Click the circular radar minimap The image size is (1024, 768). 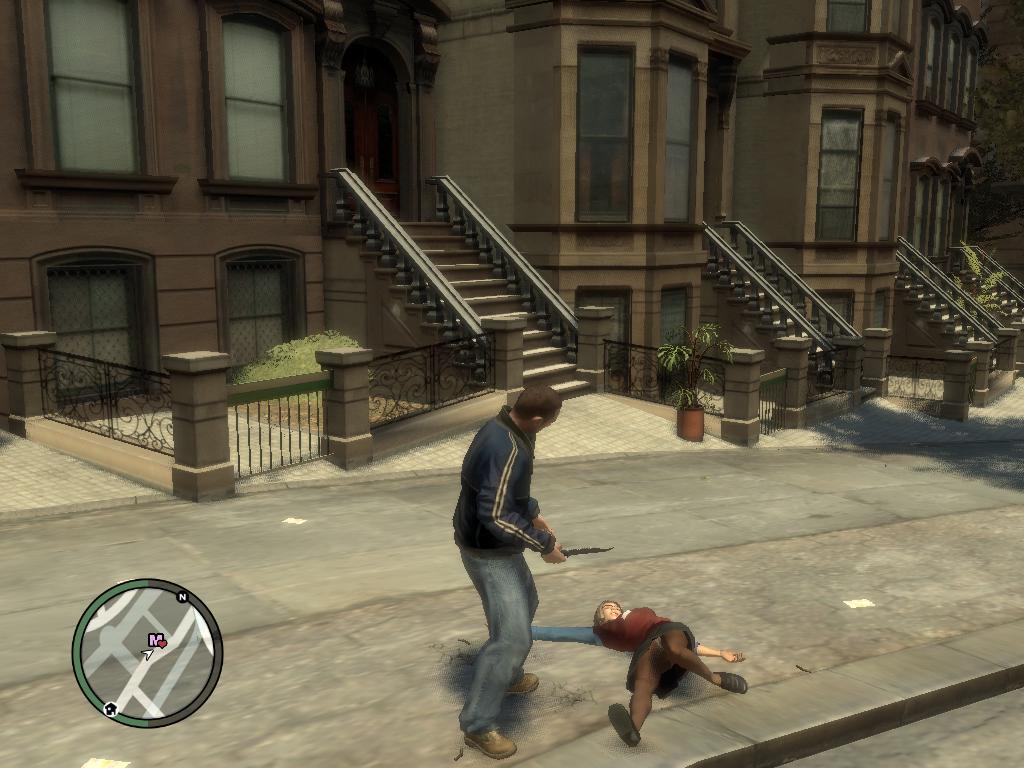point(147,653)
